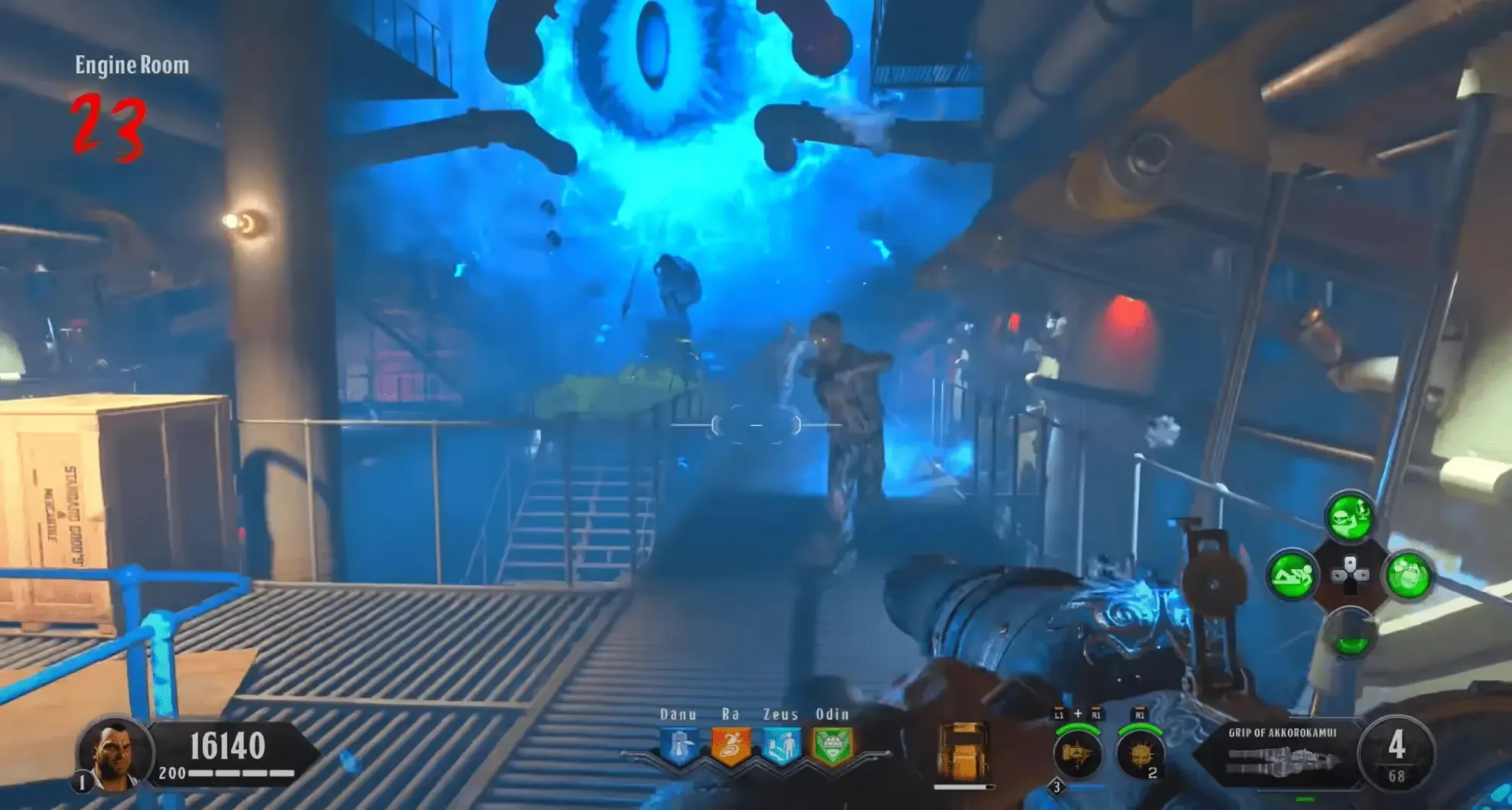Viewport: 1512px width, 810px height.
Task: Select the green Odin perk icon
Action: (x=832, y=746)
